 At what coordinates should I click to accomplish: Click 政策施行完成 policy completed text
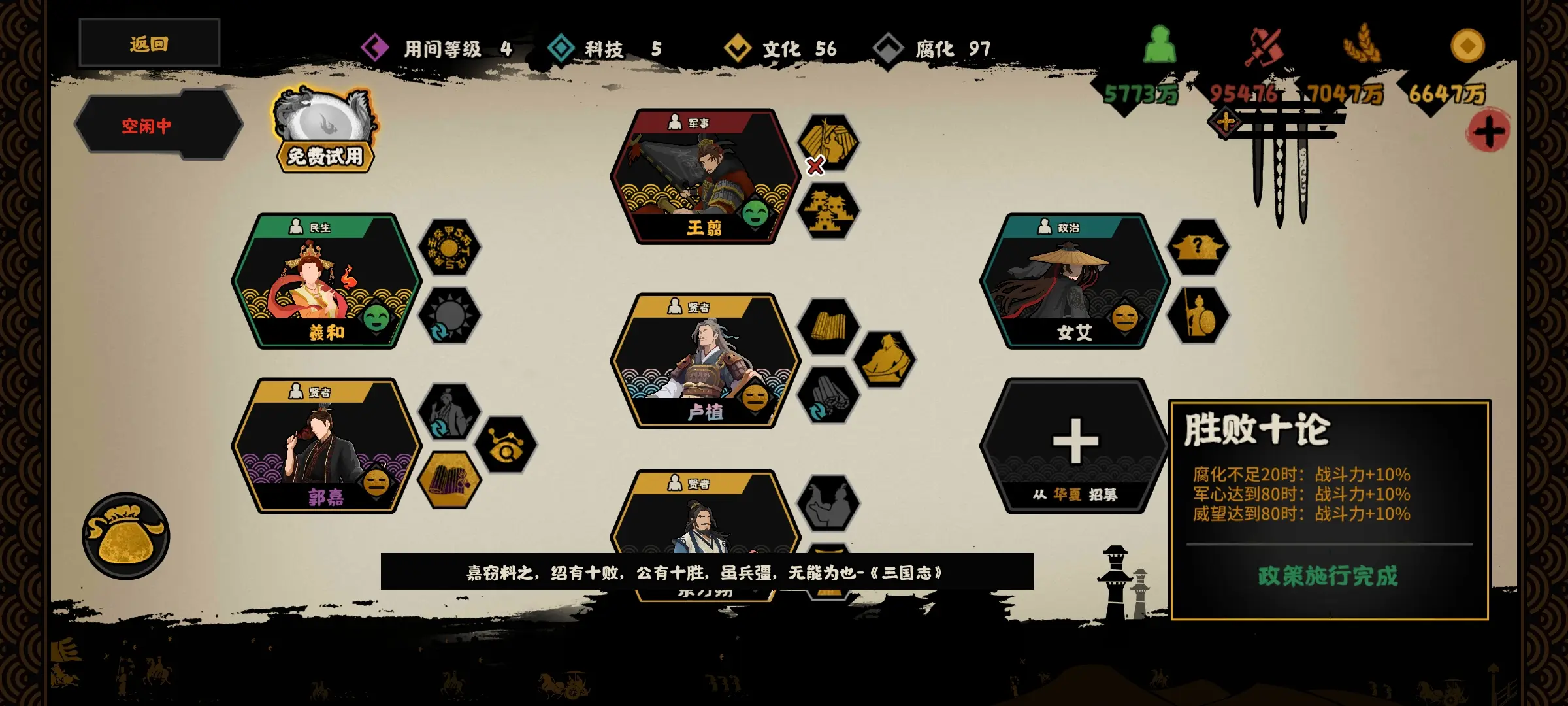pyautogui.click(x=1328, y=576)
